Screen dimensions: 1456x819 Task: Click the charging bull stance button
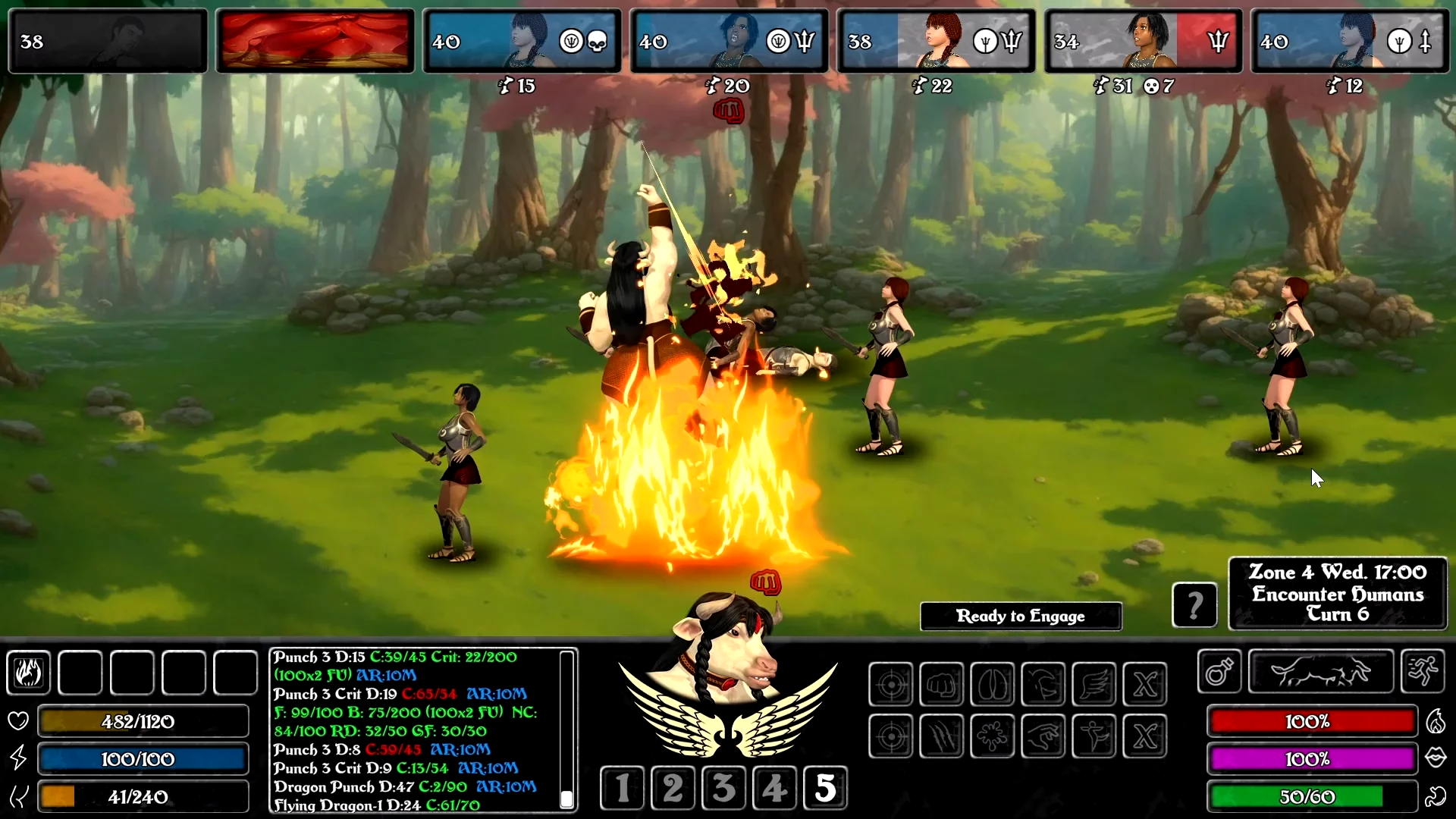tap(1320, 672)
